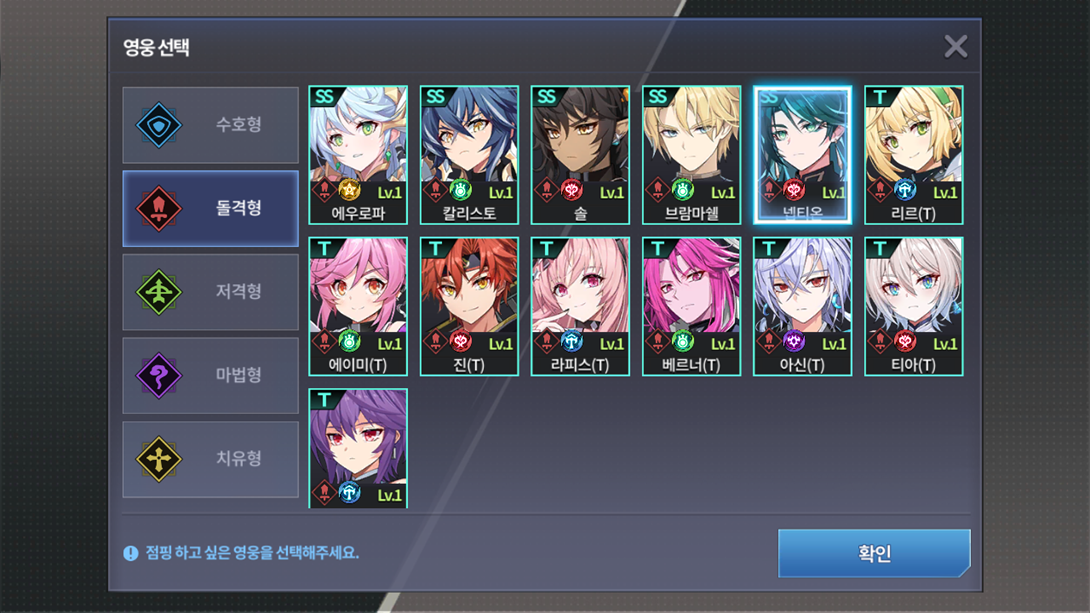The image size is (1090, 613).
Task: Select the purple-haired hero in the bottom row
Action: coord(358,448)
